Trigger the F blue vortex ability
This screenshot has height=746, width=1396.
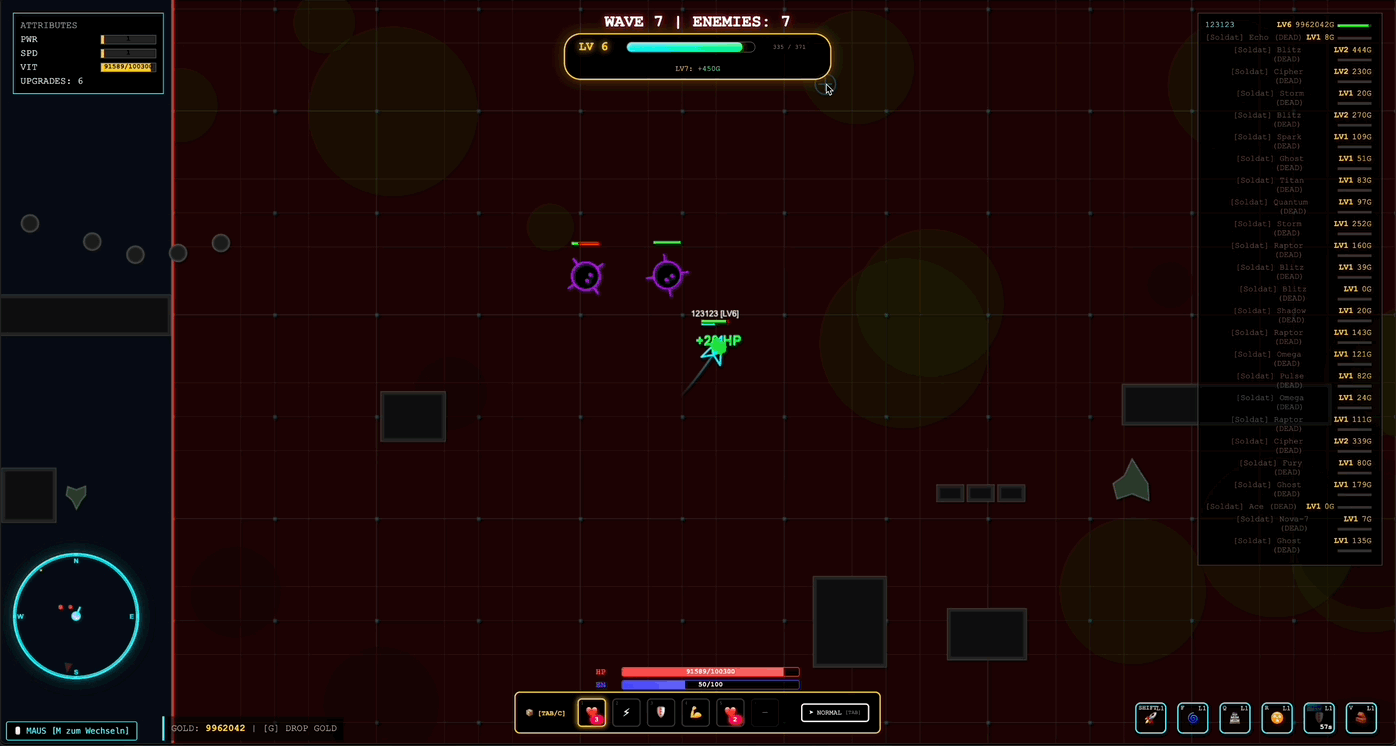click(1192, 717)
